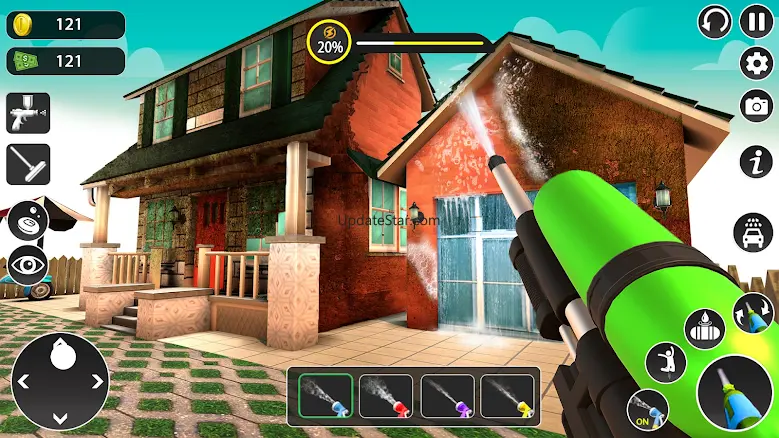The image size is (779, 438).
Task: Pause the game
Action: point(756,21)
